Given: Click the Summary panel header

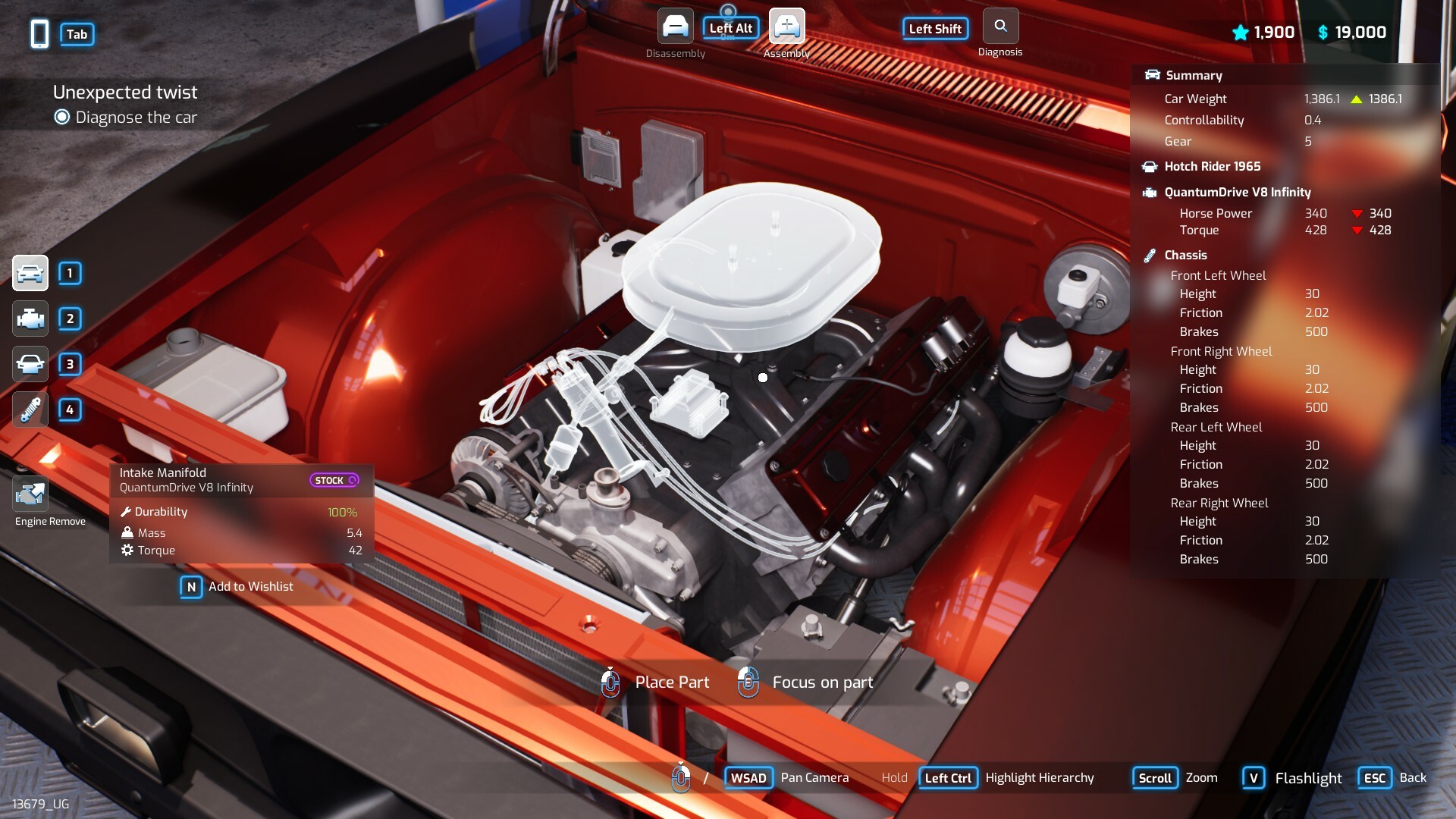Looking at the screenshot, I should point(1194,76).
